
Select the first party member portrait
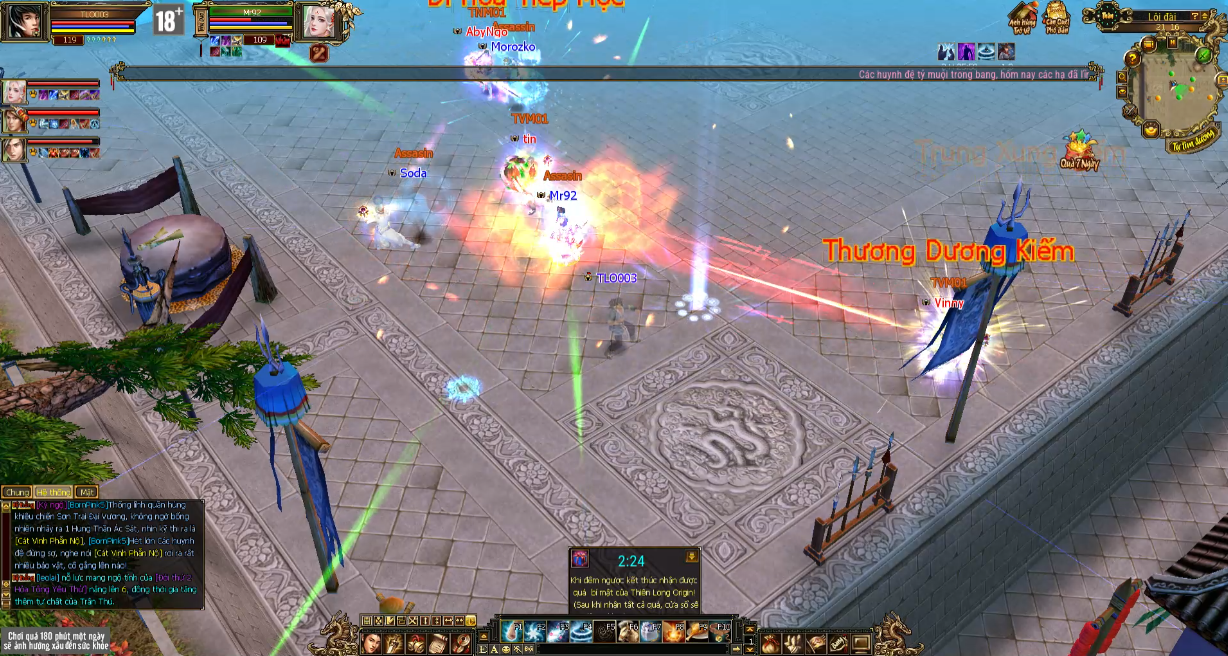pyautogui.click(x=14, y=92)
